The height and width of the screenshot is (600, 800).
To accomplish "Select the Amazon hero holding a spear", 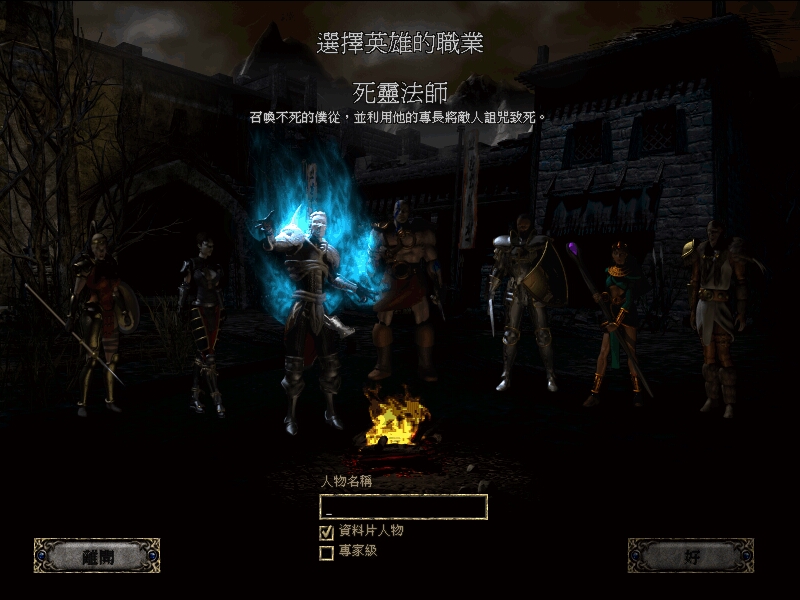I will coord(98,320).
